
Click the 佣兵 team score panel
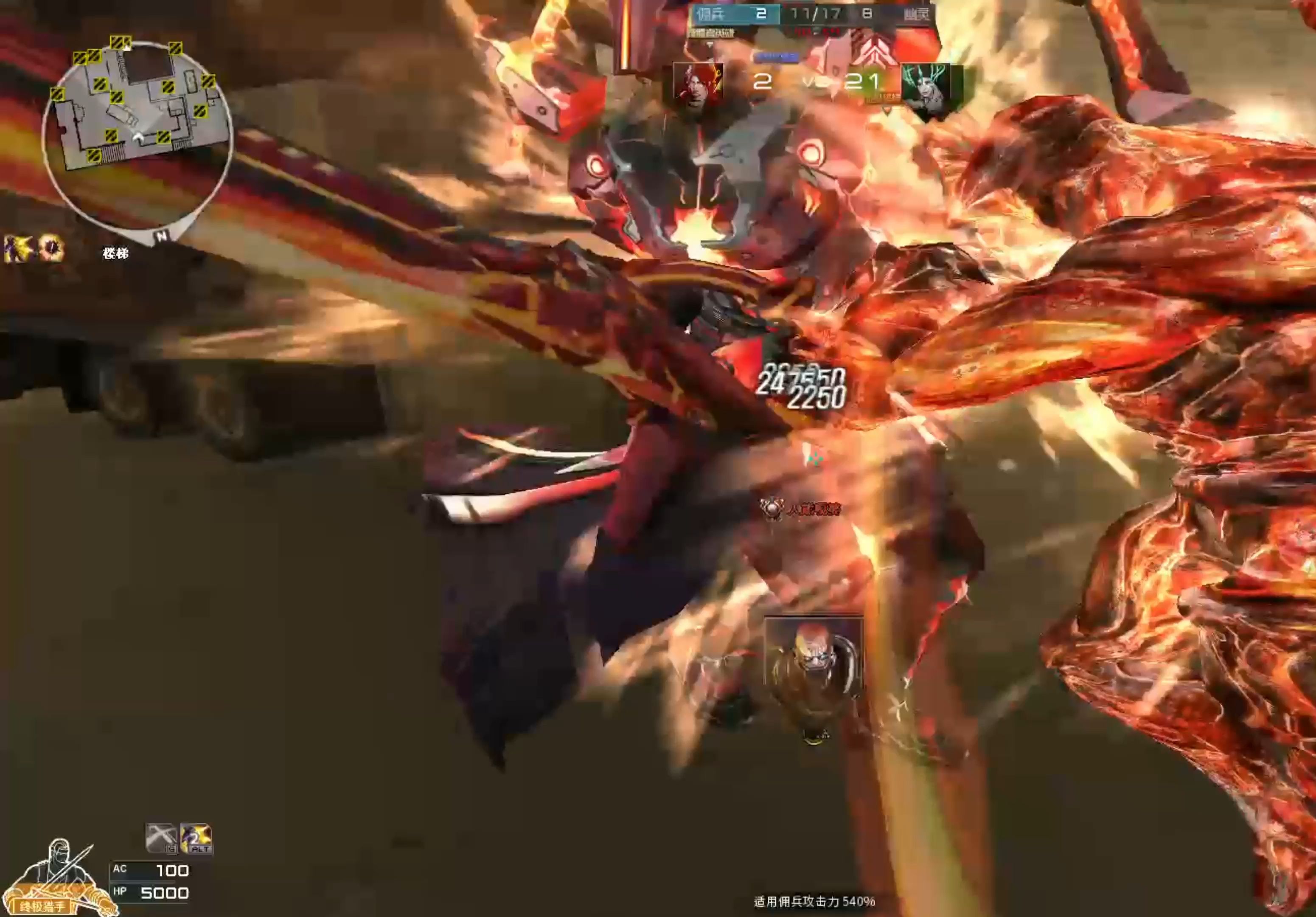tap(735, 14)
